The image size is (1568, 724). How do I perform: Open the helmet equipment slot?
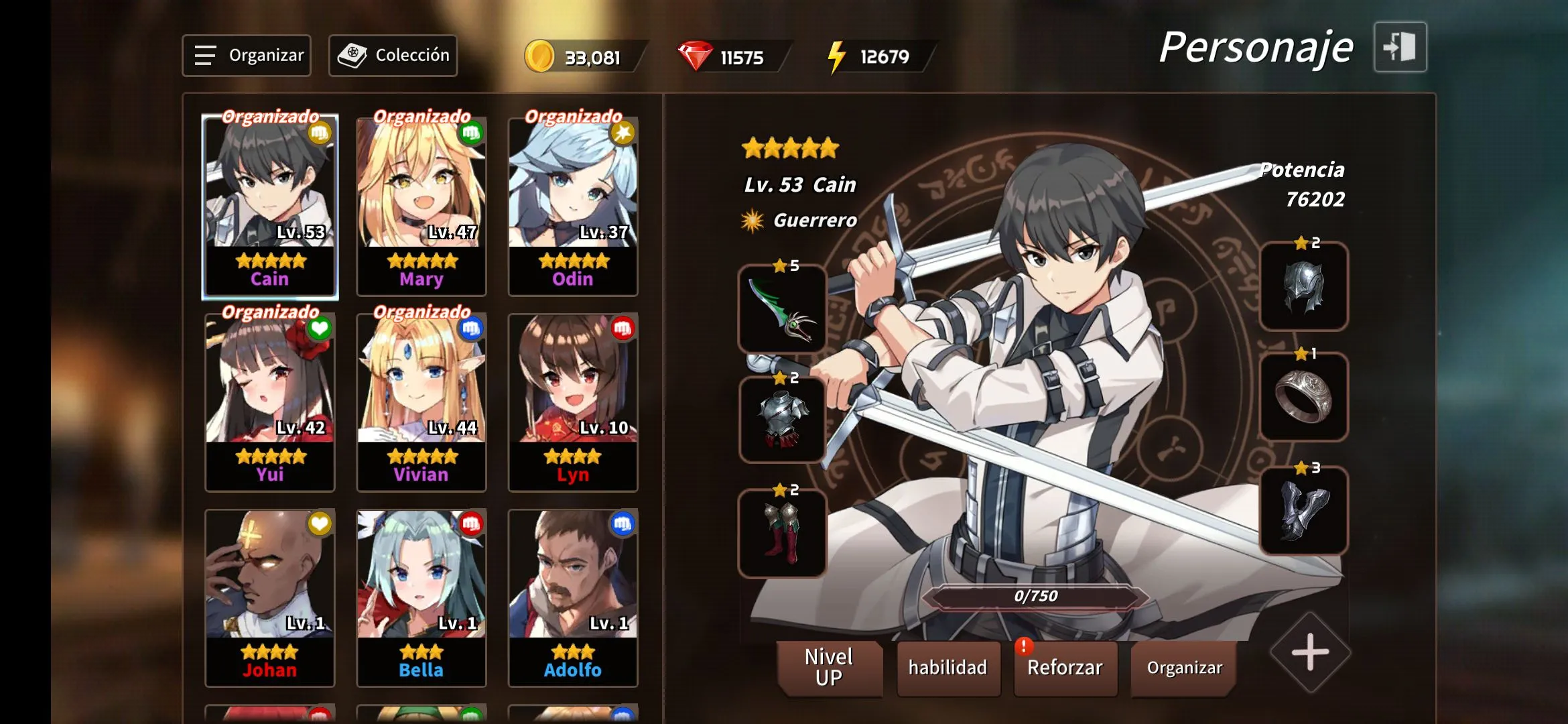coord(1303,286)
